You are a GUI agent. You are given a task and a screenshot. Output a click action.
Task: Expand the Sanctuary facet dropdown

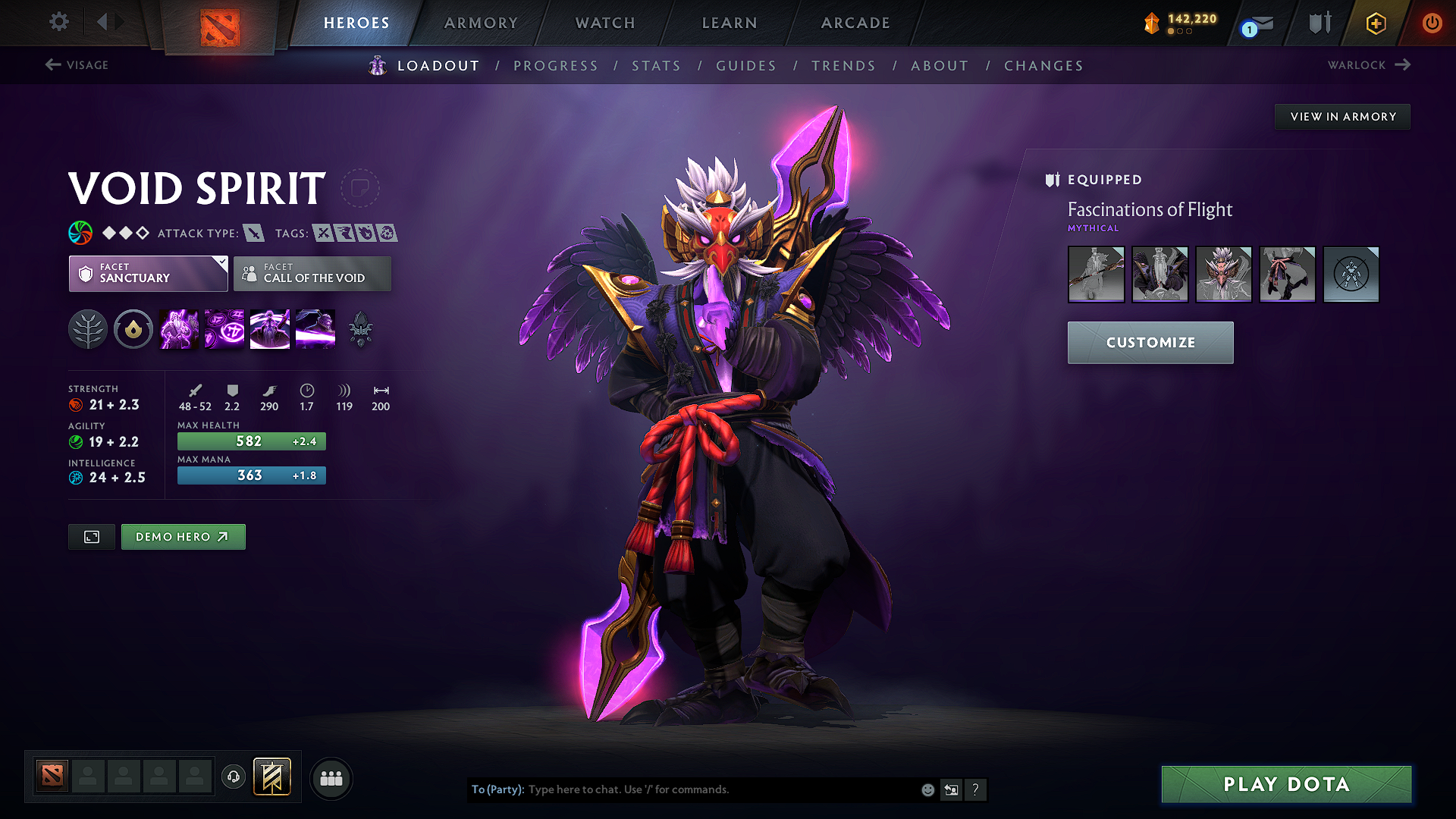click(221, 263)
